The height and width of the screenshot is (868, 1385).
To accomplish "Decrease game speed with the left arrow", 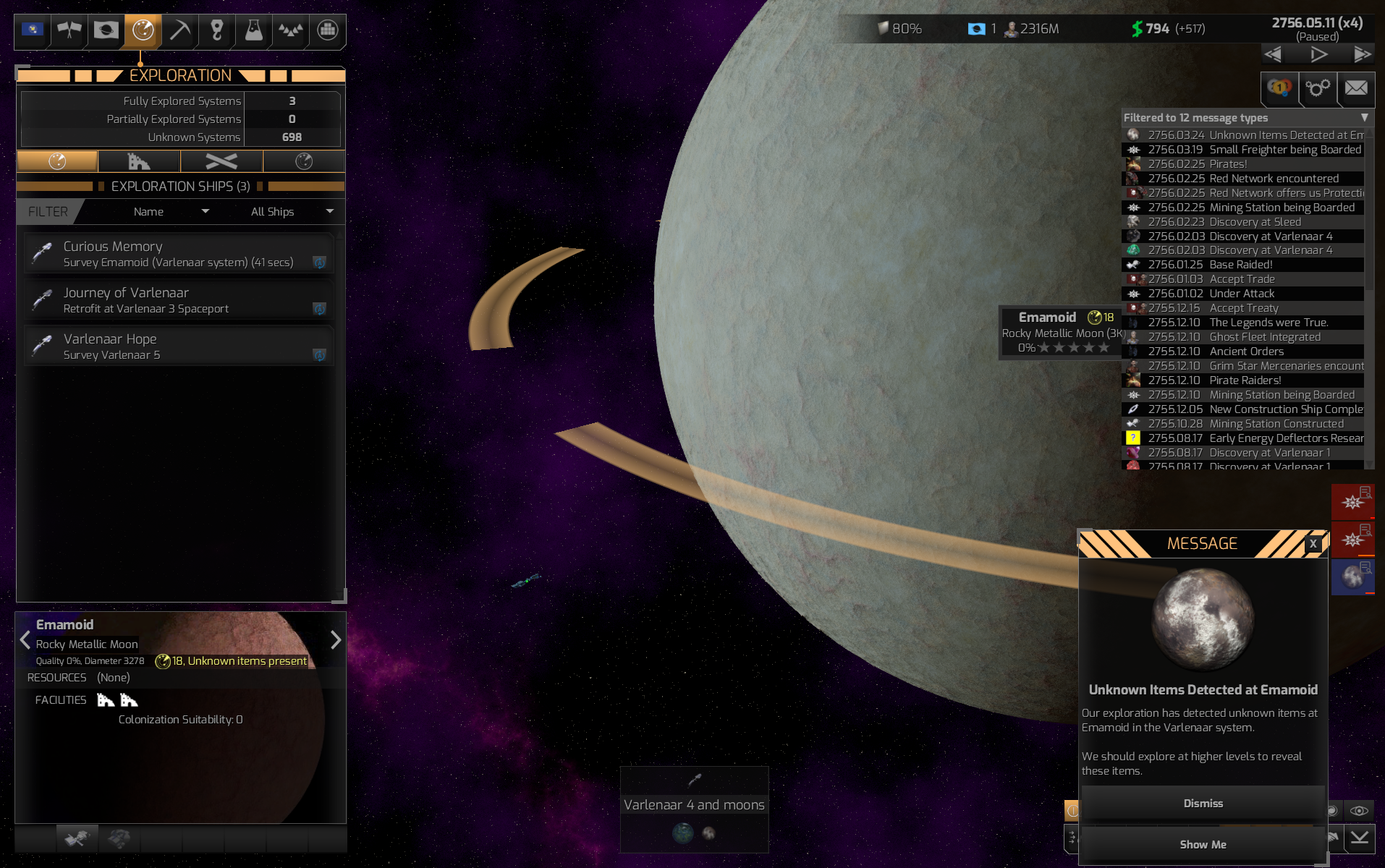I will pyautogui.click(x=1273, y=54).
